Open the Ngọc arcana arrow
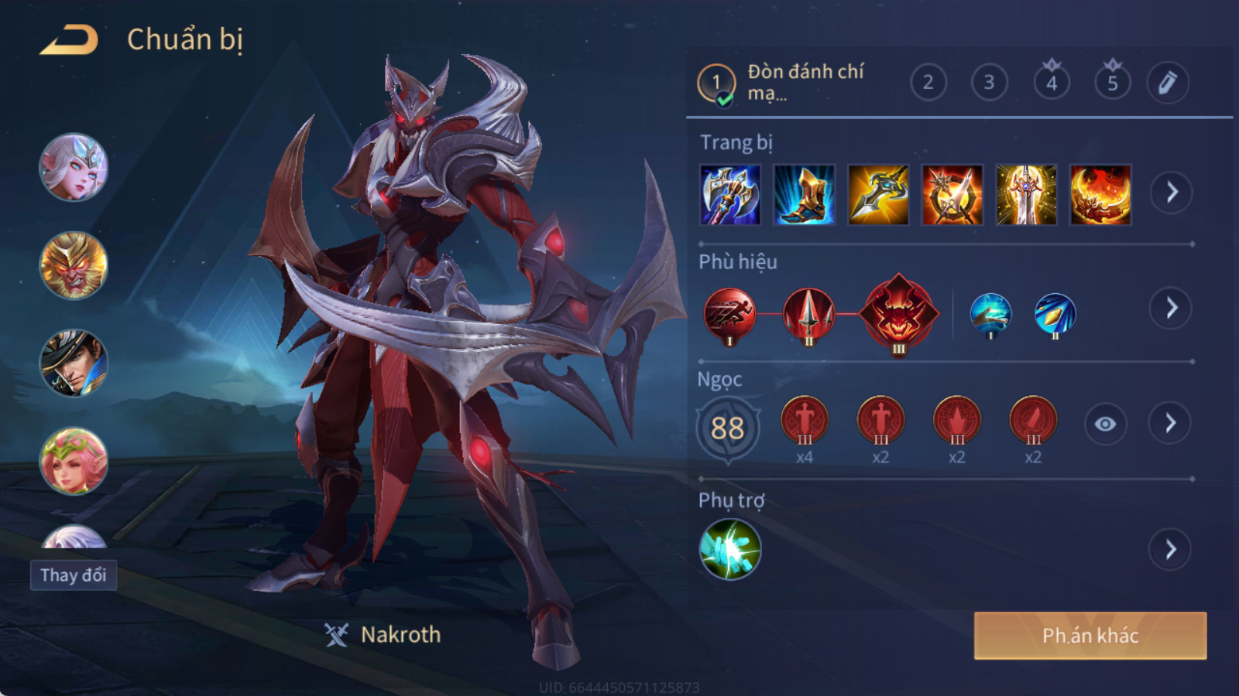This screenshot has height=696, width=1239. 1171,423
